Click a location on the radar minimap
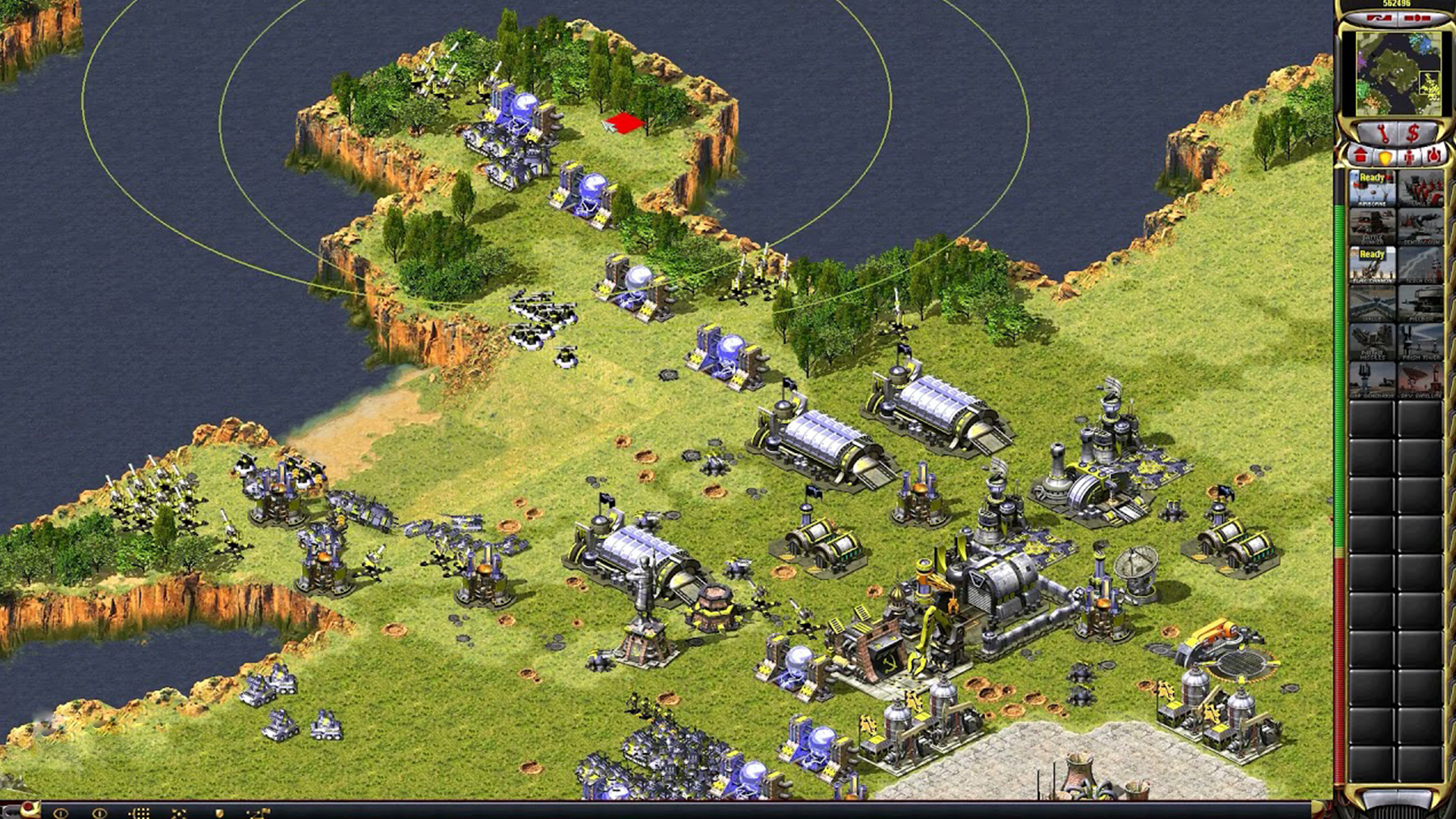The width and height of the screenshot is (1456, 819). (1399, 72)
